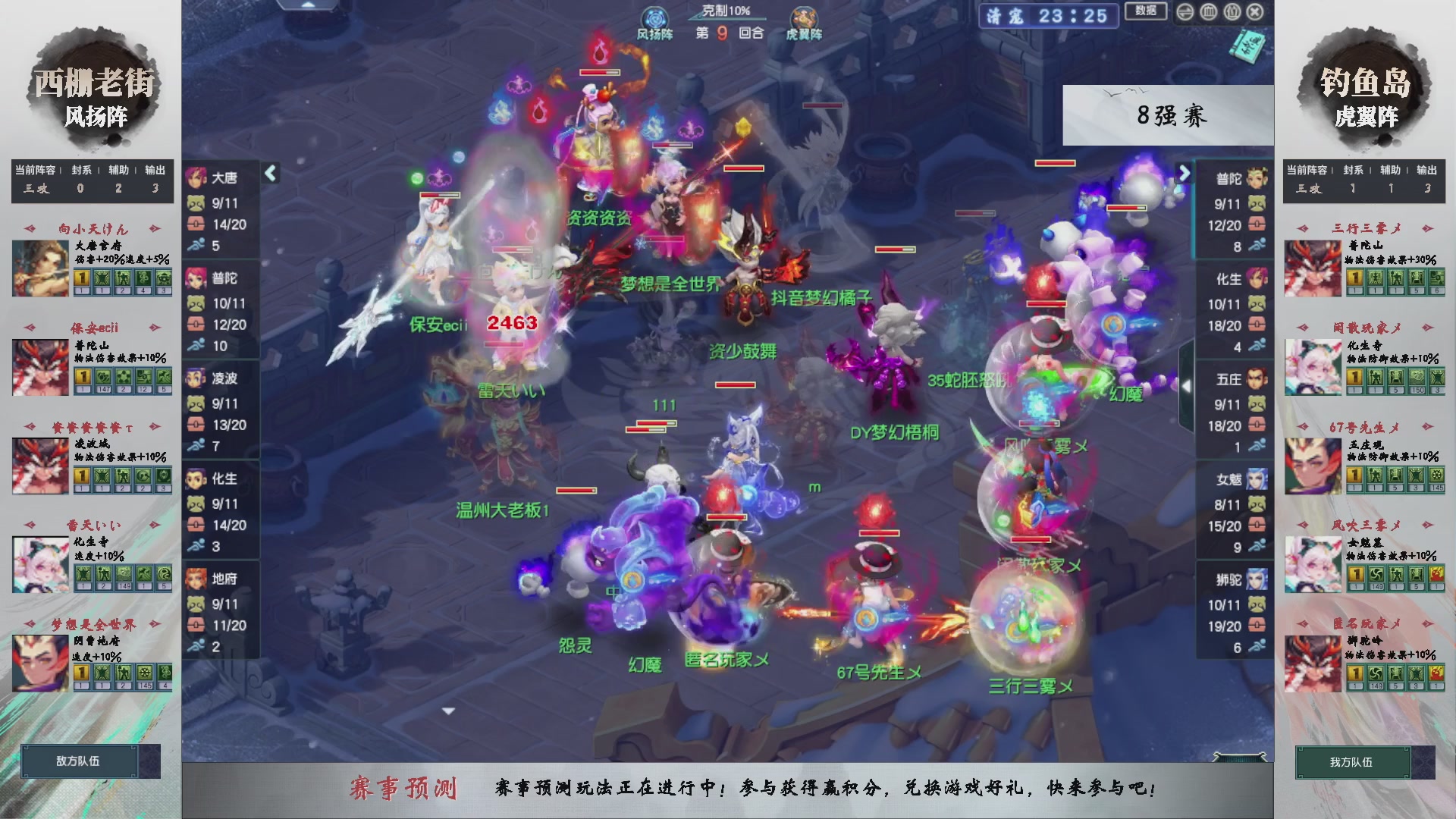
Task: Toggle the running-speed icon under 凌波
Action: [x=197, y=446]
